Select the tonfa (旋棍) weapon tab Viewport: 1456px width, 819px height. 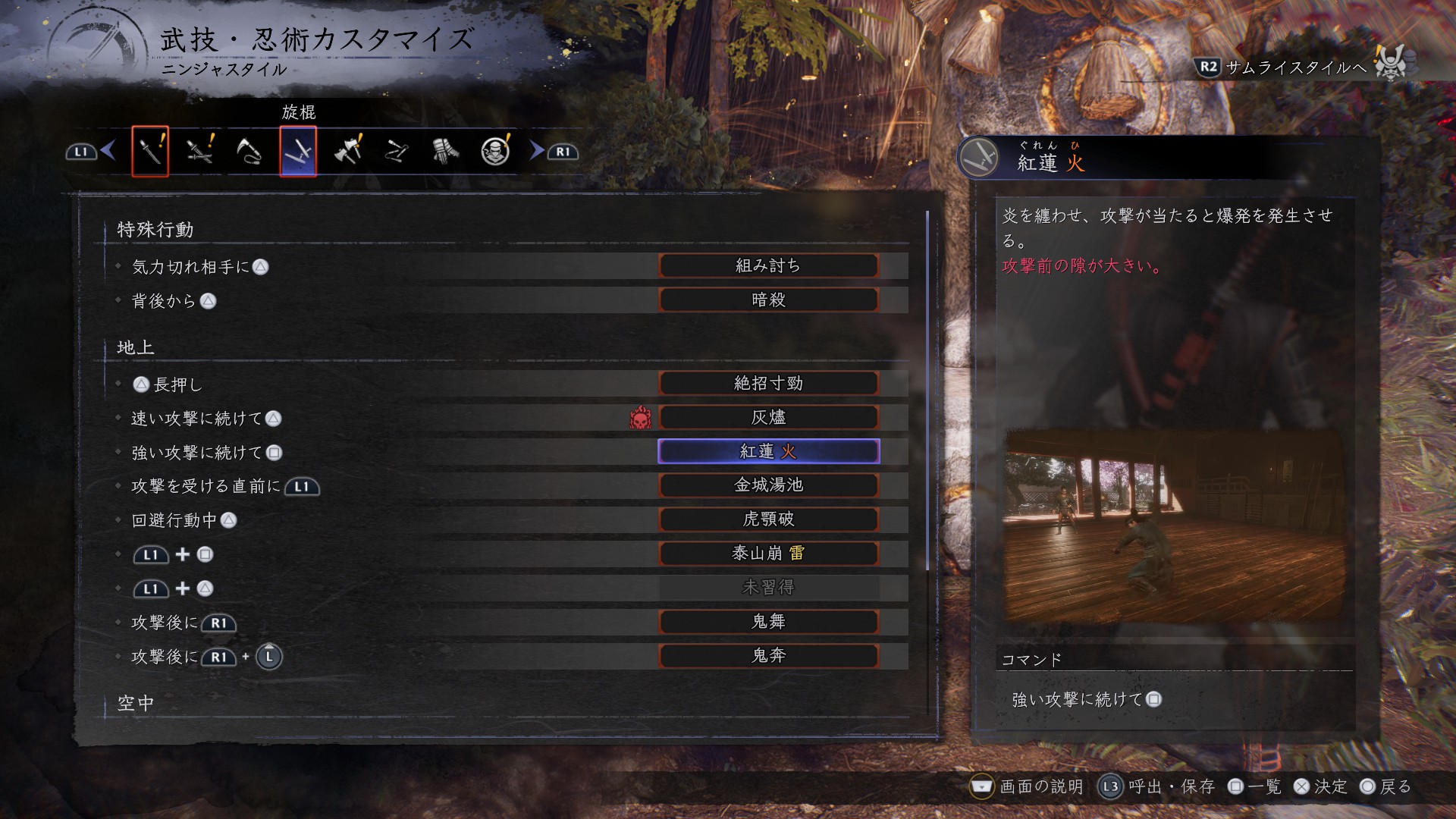click(298, 152)
